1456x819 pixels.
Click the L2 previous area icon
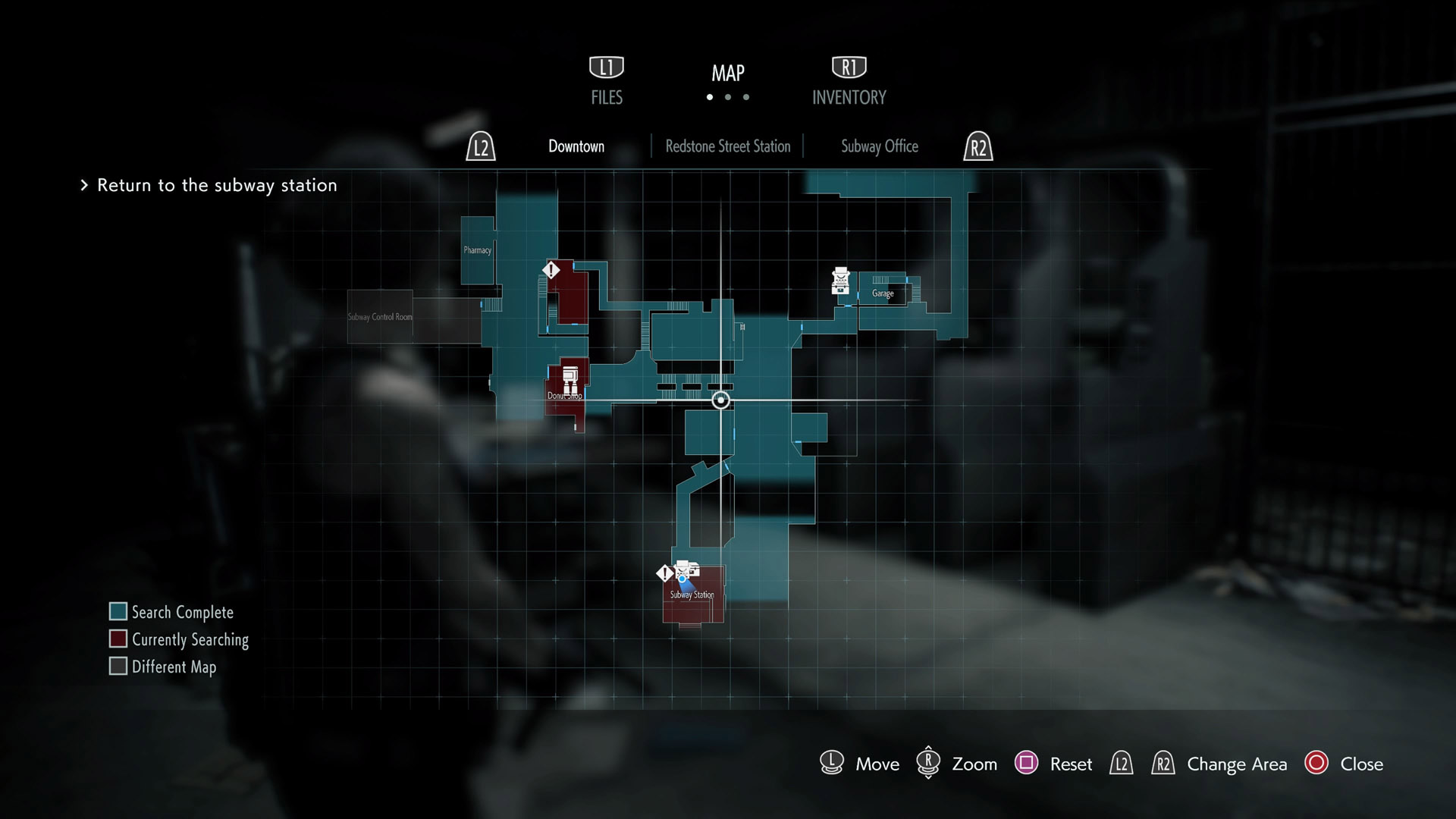[480, 147]
